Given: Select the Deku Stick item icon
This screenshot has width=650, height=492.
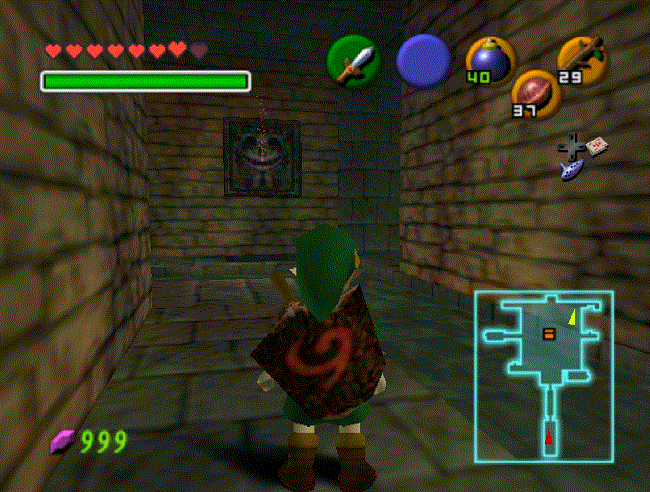Looking at the screenshot, I should 580,57.
